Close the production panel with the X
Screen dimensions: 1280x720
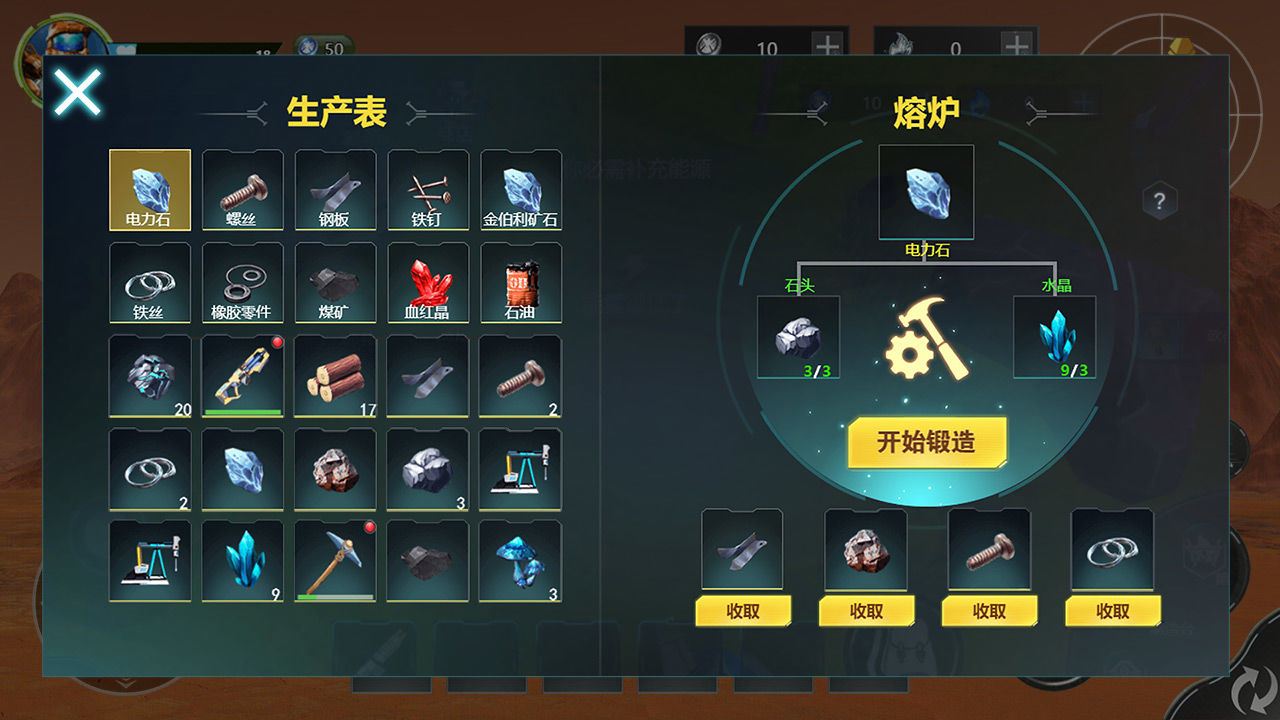[x=77, y=91]
